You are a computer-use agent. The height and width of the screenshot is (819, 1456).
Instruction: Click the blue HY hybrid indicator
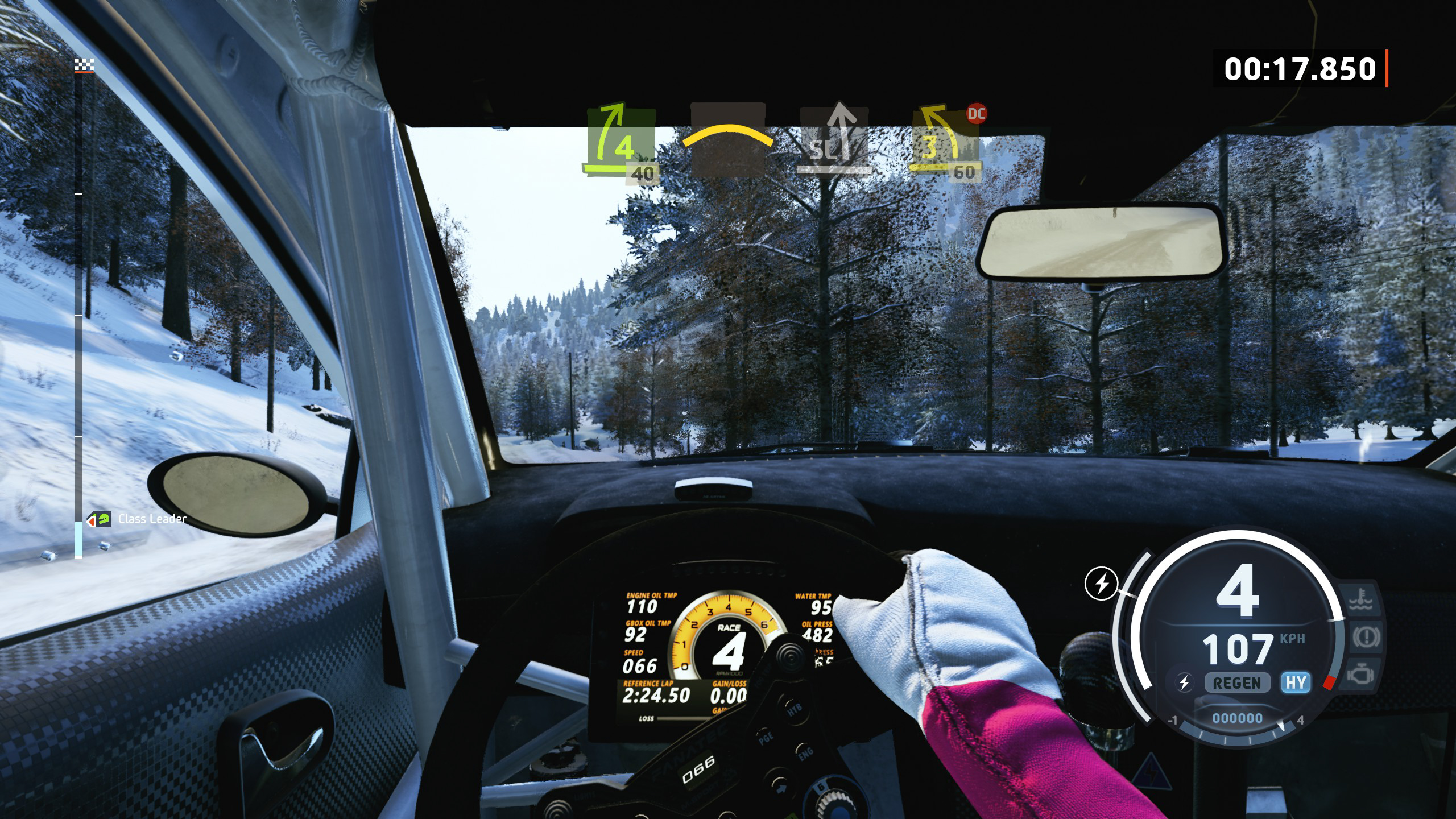pyautogui.click(x=1296, y=682)
